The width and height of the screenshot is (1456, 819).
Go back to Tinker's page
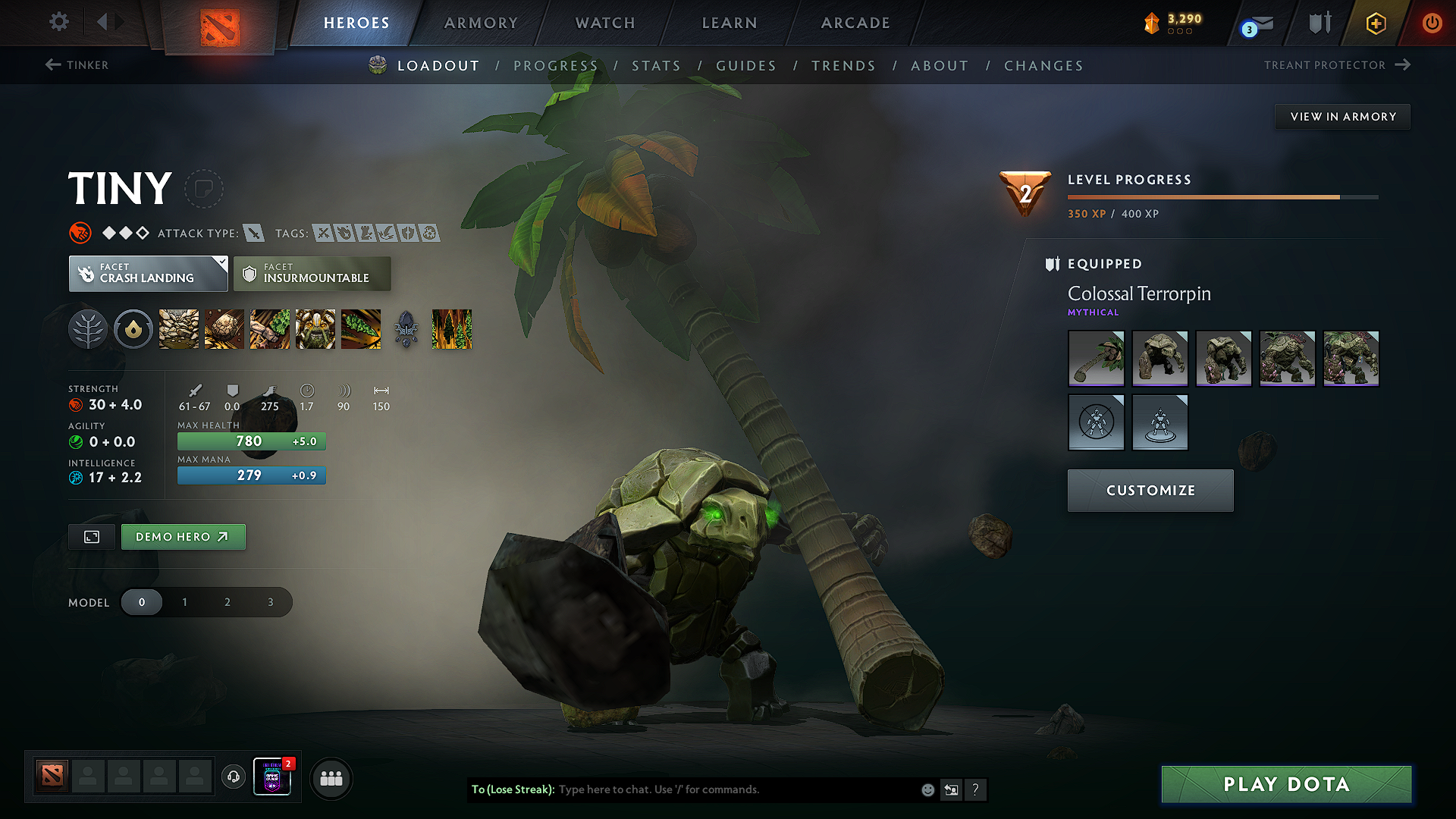pyautogui.click(x=76, y=65)
